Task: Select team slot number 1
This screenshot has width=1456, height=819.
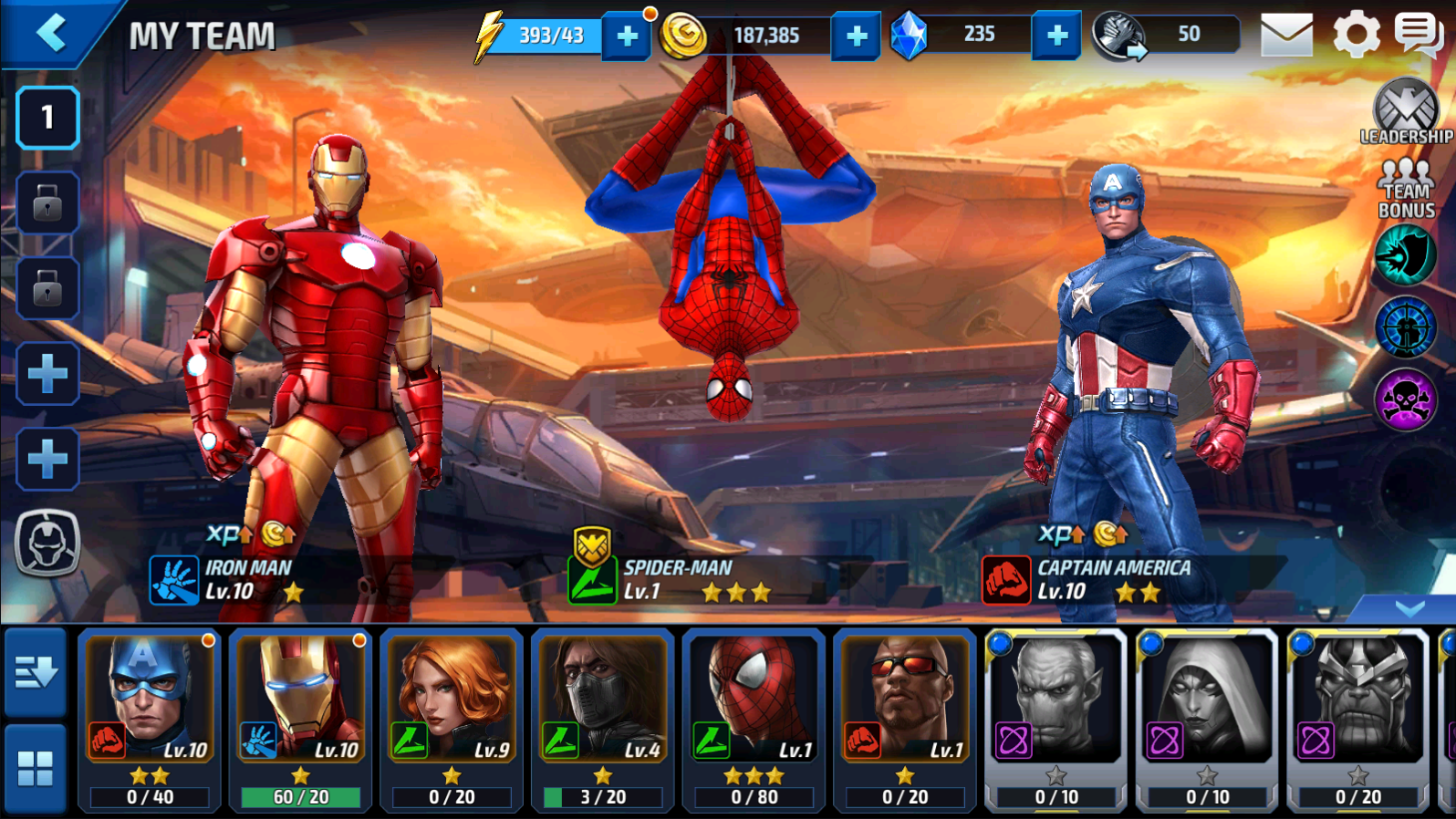Action: point(47,118)
